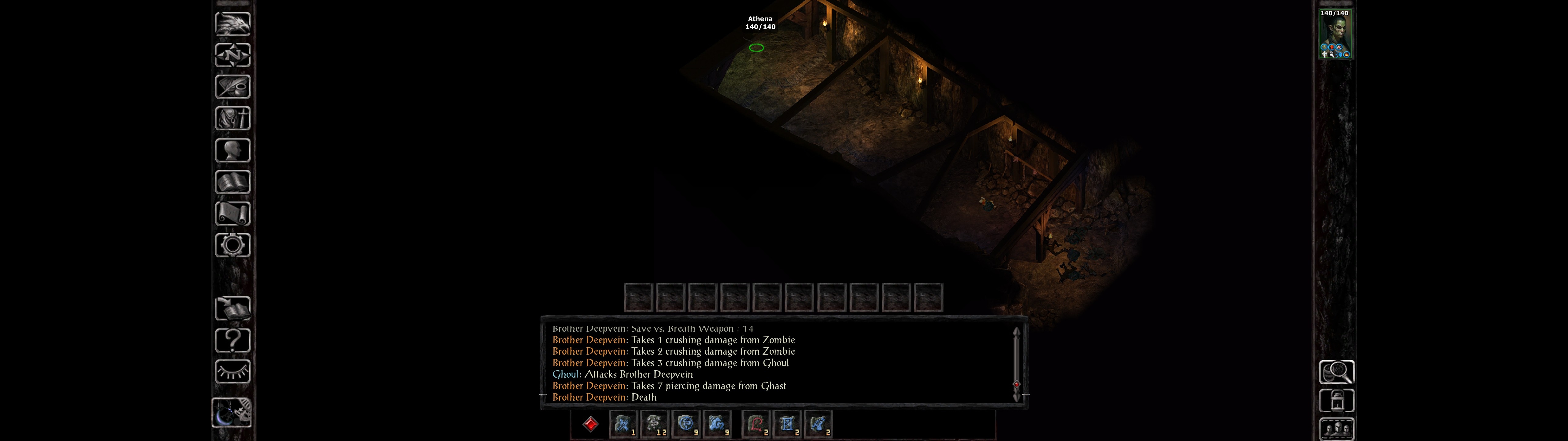Open the area map compass button
1568x441 pixels.
[232, 55]
